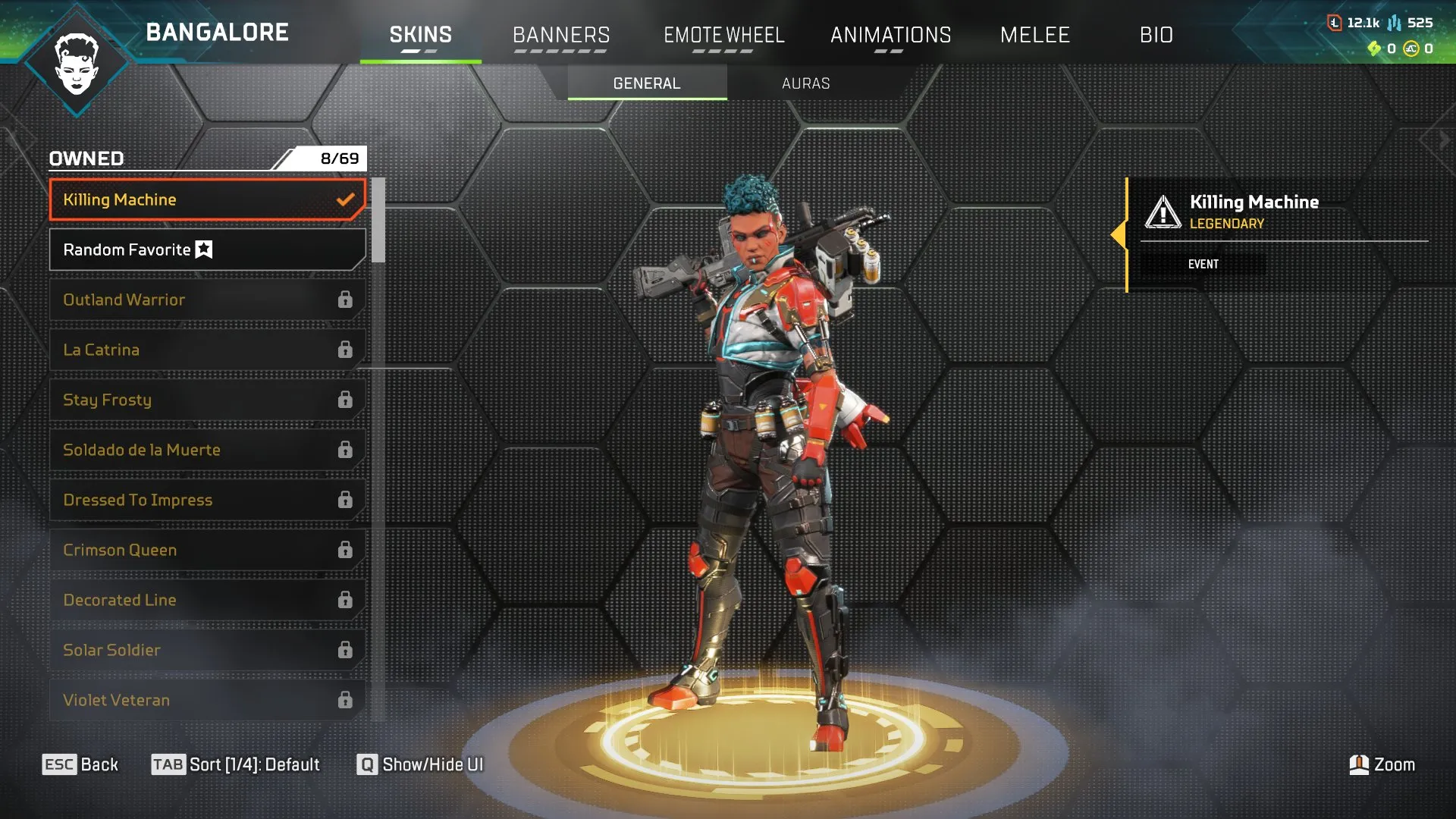Click the checkmark on Killing Machine skin
This screenshot has width=1456, height=819.
[347, 199]
